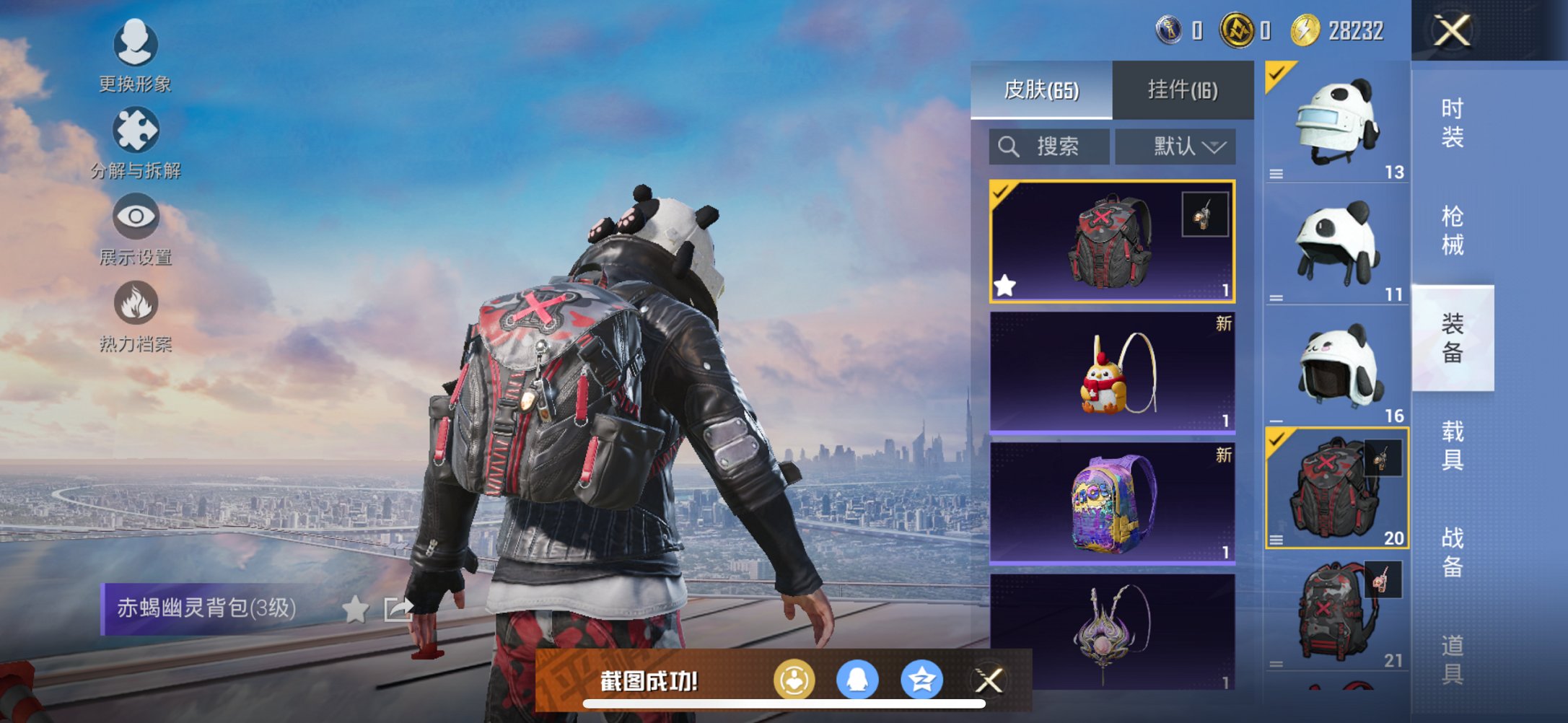Open the 更换形象 change appearance icon
Viewport: 1568px width, 723px height.
click(137, 43)
